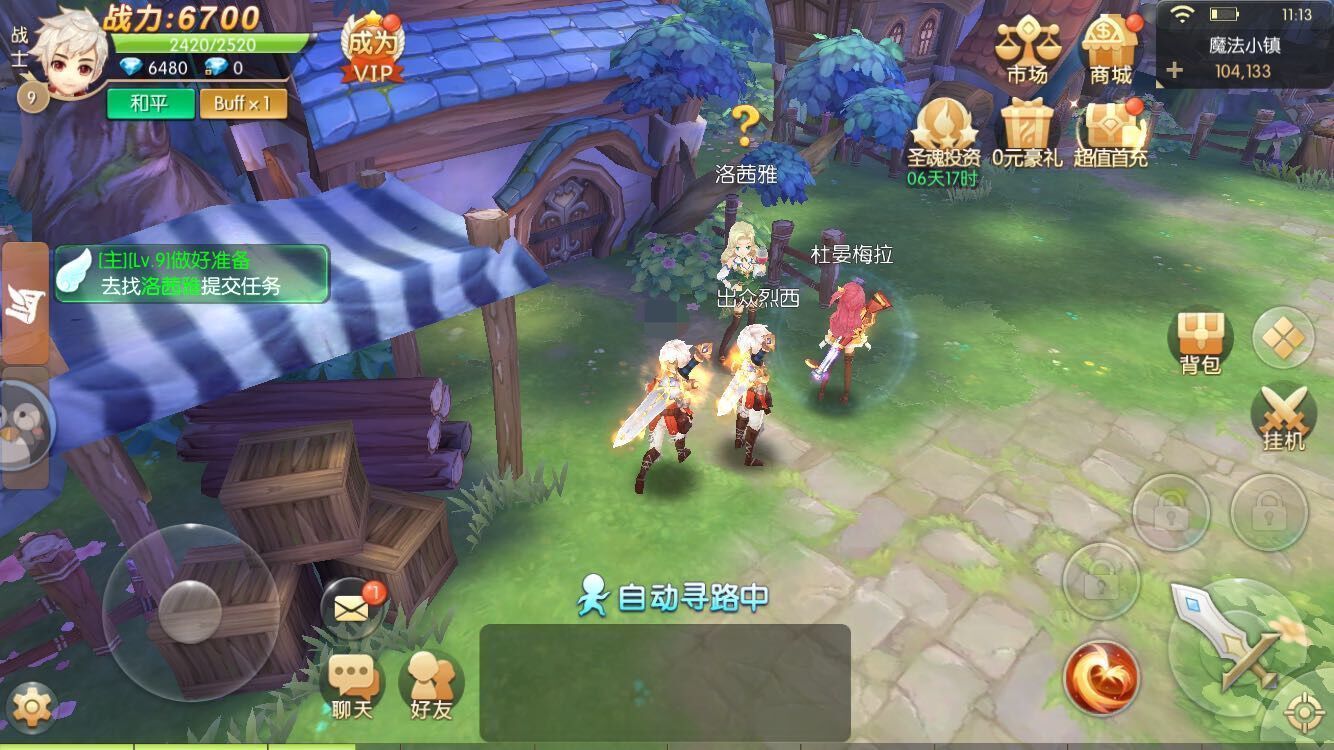Tap the diamond-shaped menu expand button
This screenshot has width=1334, height=750.
pos(1283,338)
